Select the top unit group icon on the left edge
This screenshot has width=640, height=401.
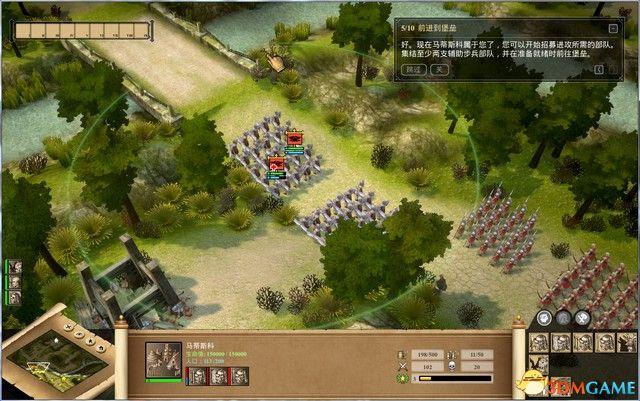(x=15, y=268)
